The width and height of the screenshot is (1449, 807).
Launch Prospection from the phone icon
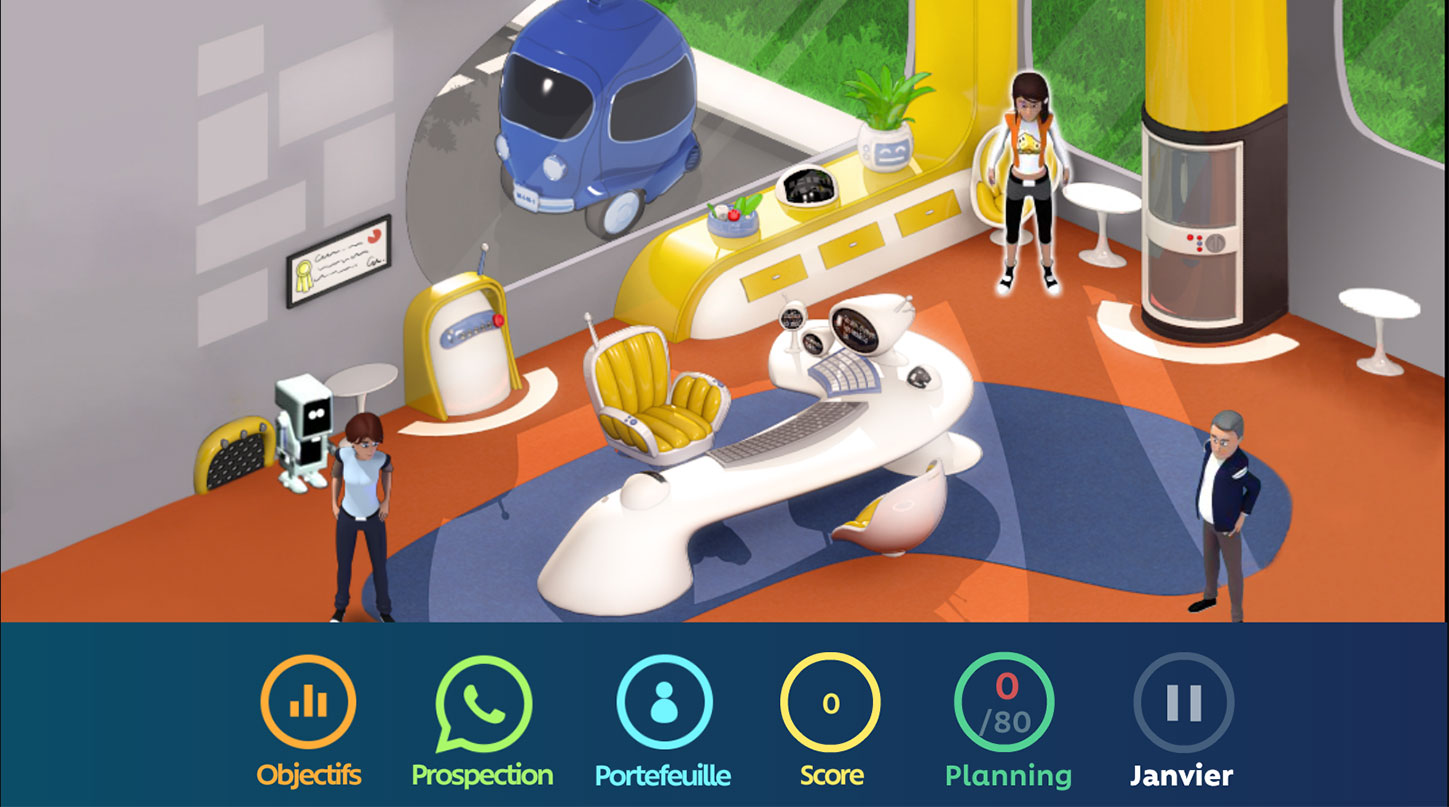pos(482,703)
